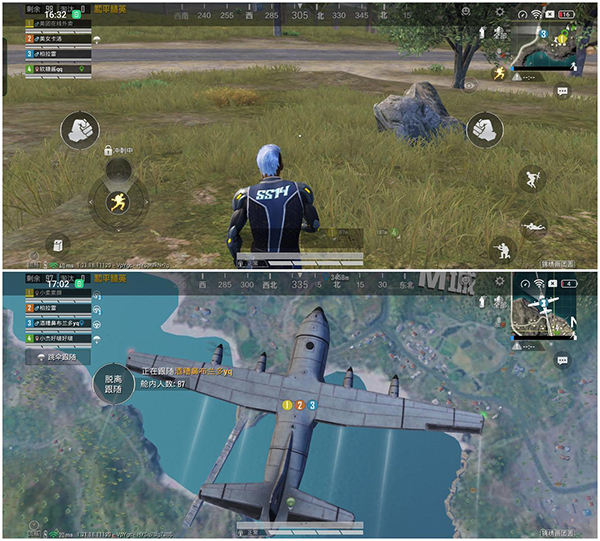Open the backpack inventory icon
Image resolution: width=600 pixels, height=541 pixels.
coord(59,243)
